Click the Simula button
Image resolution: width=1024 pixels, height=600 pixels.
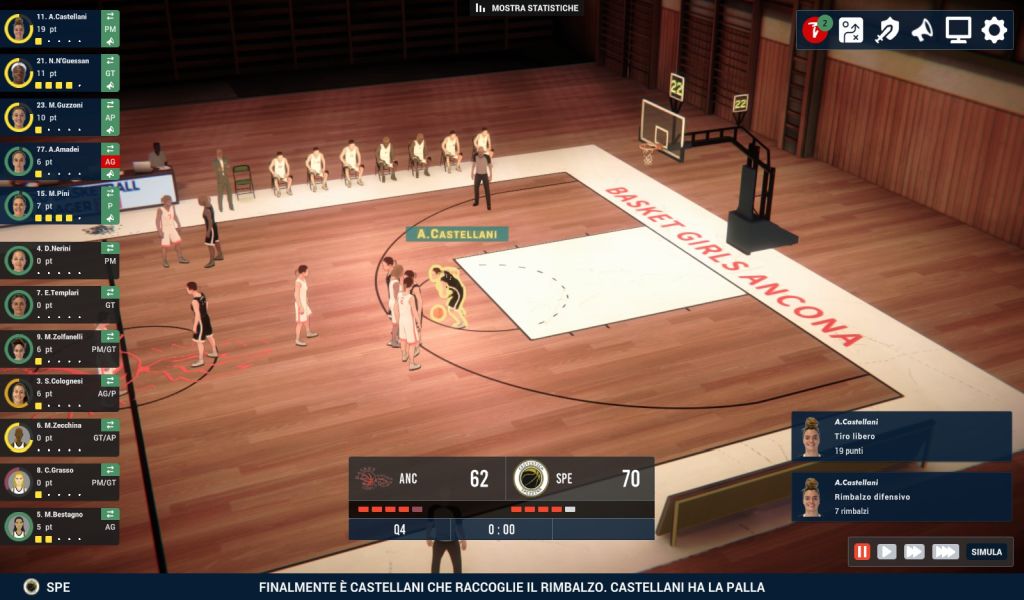(986, 551)
